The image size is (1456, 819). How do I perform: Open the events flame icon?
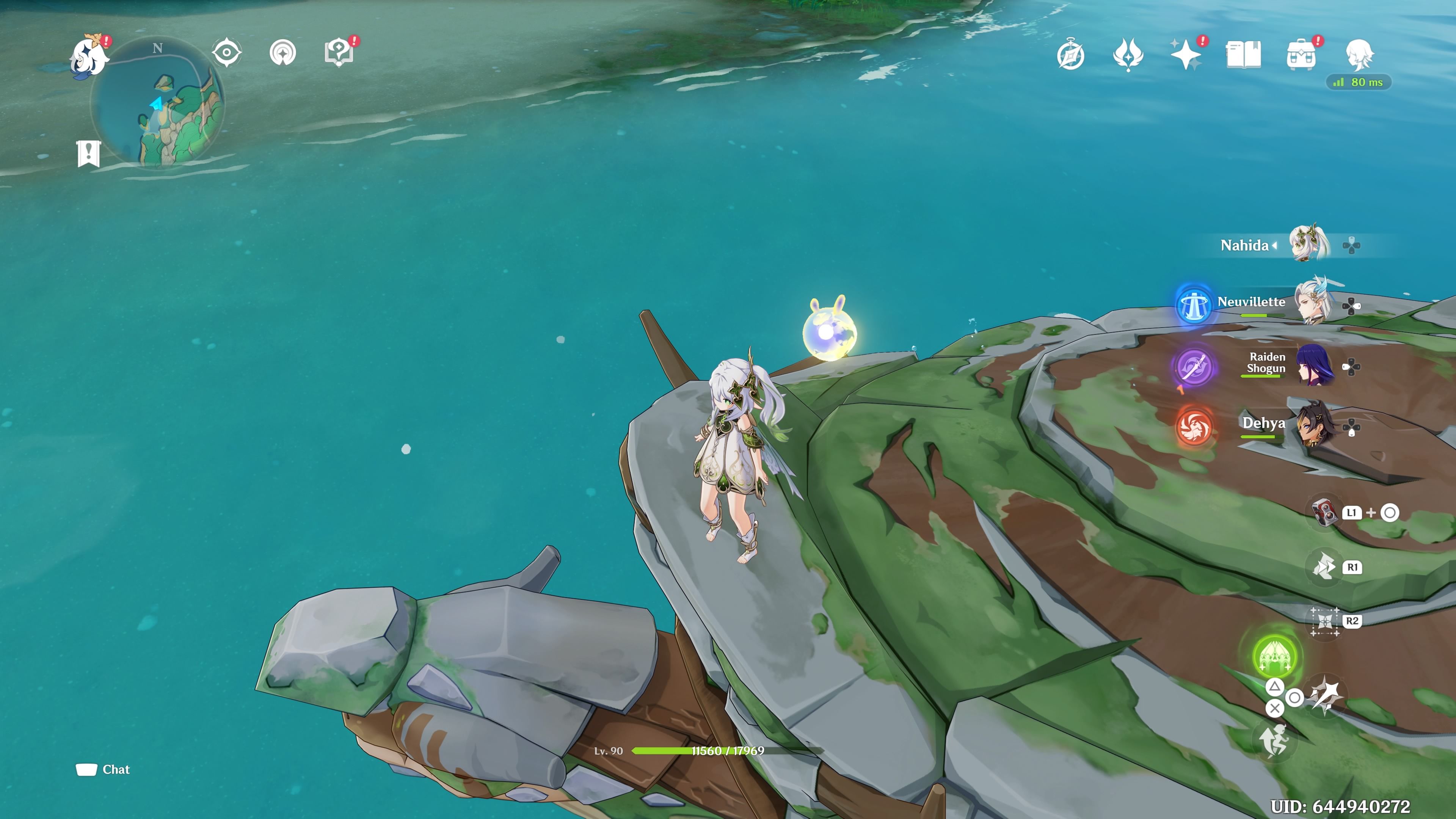[x=1128, y=55]
